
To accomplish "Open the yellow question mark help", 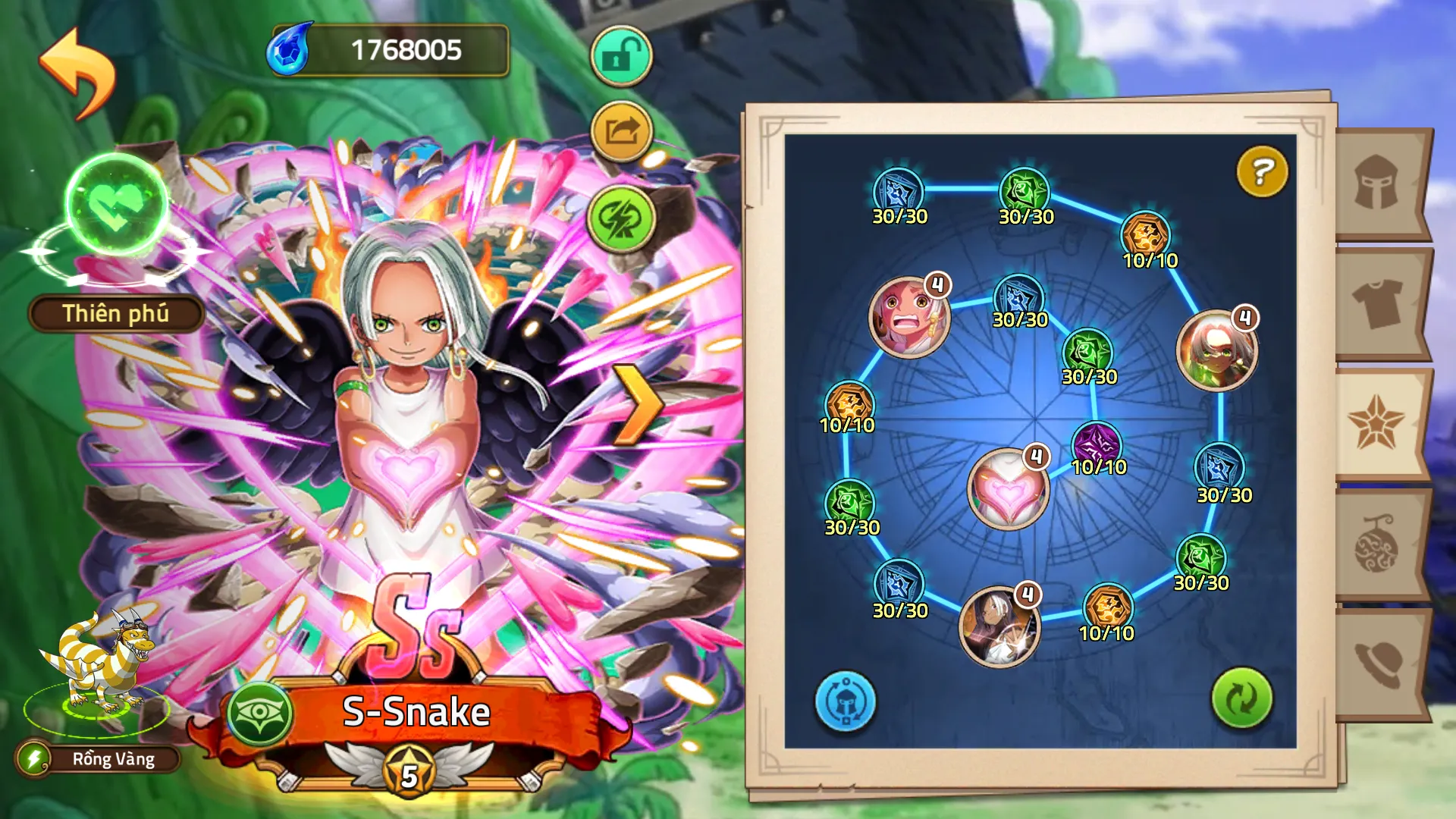I will click(x=1262, y=171).
